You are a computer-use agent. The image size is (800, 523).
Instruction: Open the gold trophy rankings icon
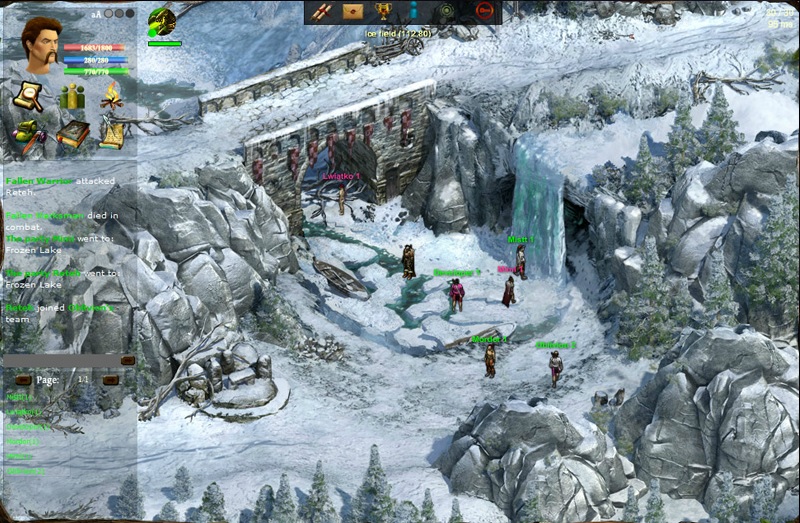point(383,11)
